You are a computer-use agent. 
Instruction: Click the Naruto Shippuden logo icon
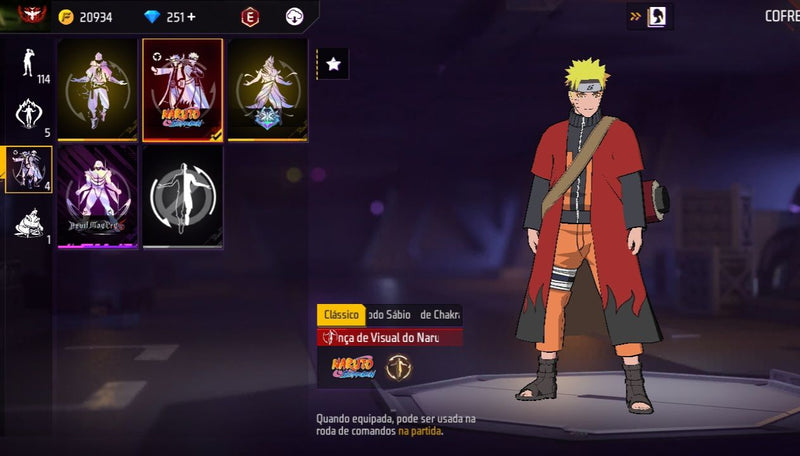pyautogui.click(x=352, y=367)
